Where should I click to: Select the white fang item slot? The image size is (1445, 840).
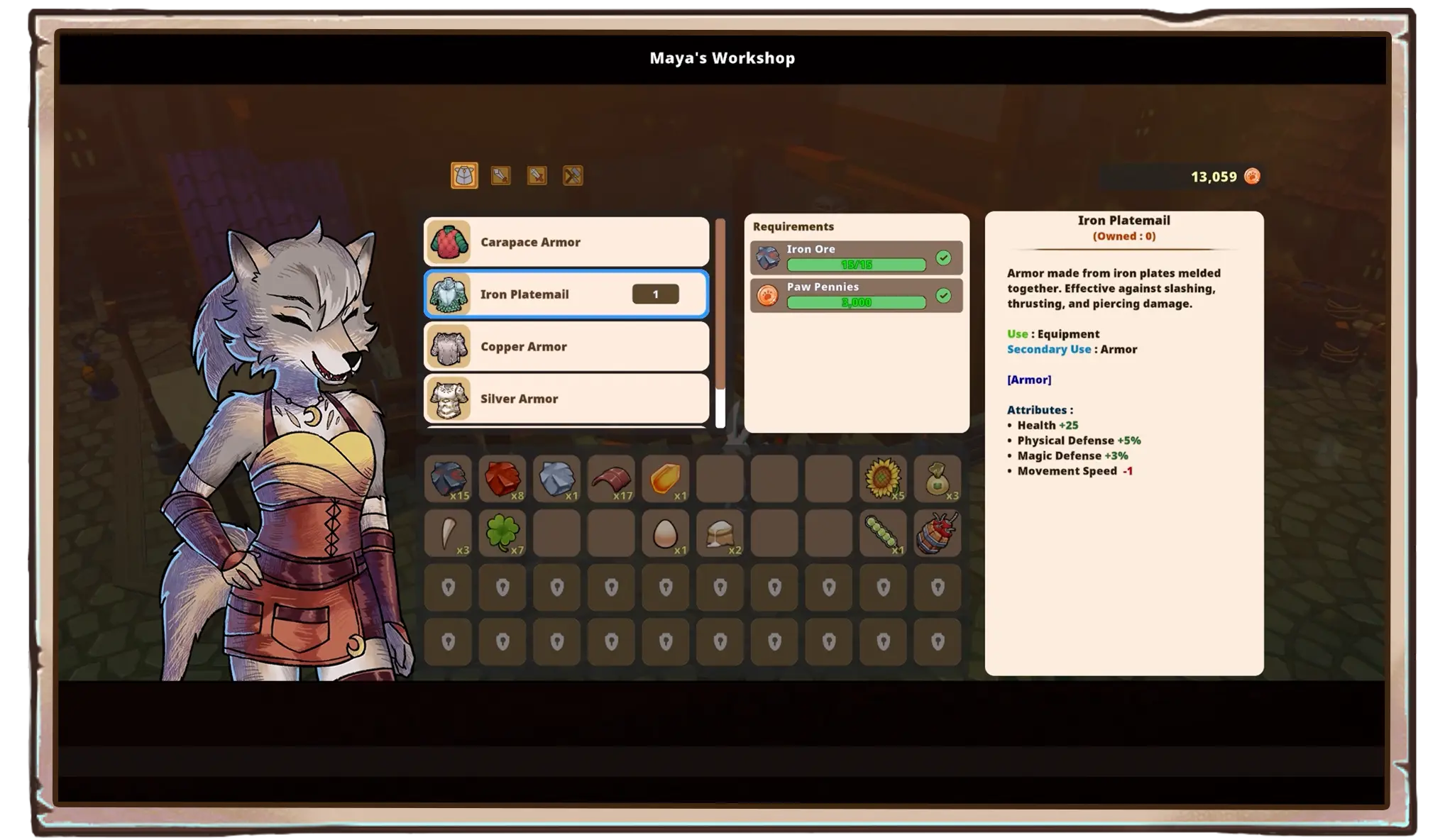point(449,534)
